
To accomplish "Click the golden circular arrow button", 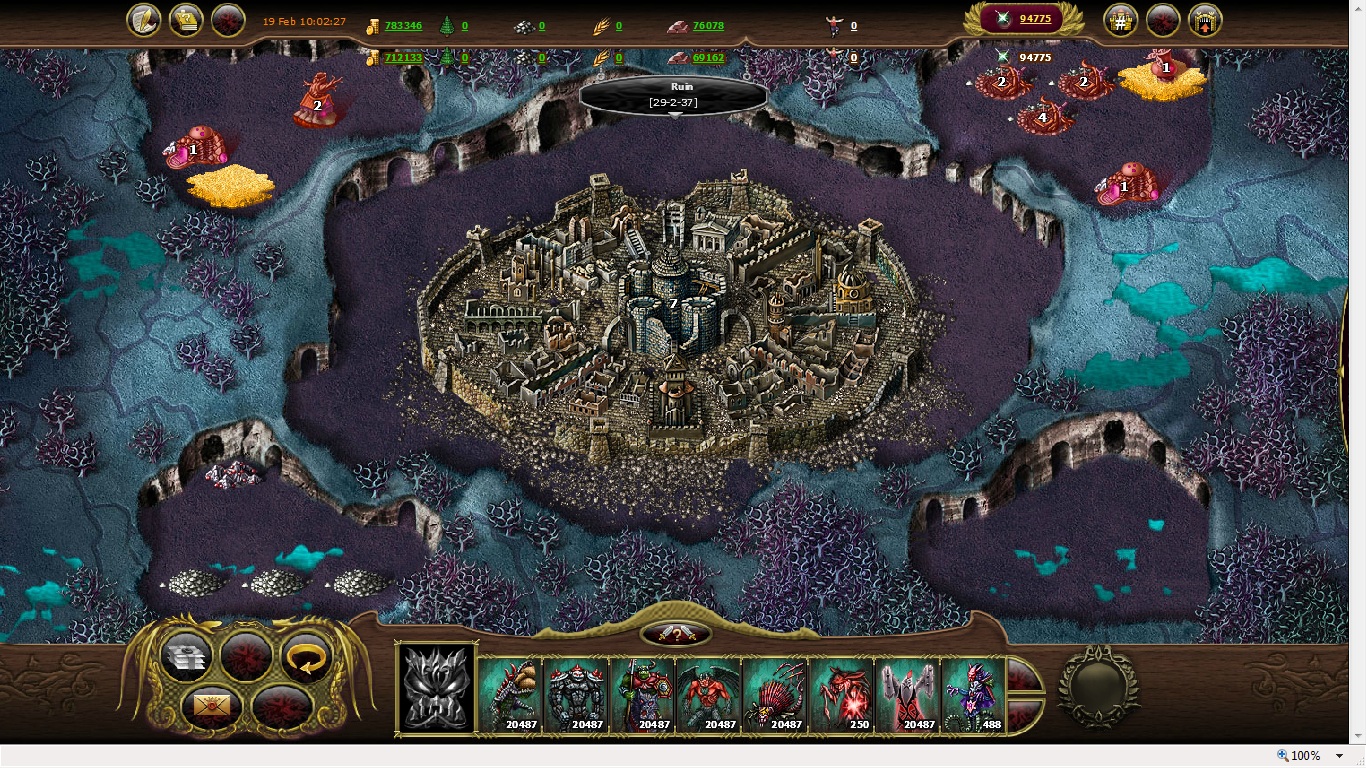I will (x=307, y=657).
